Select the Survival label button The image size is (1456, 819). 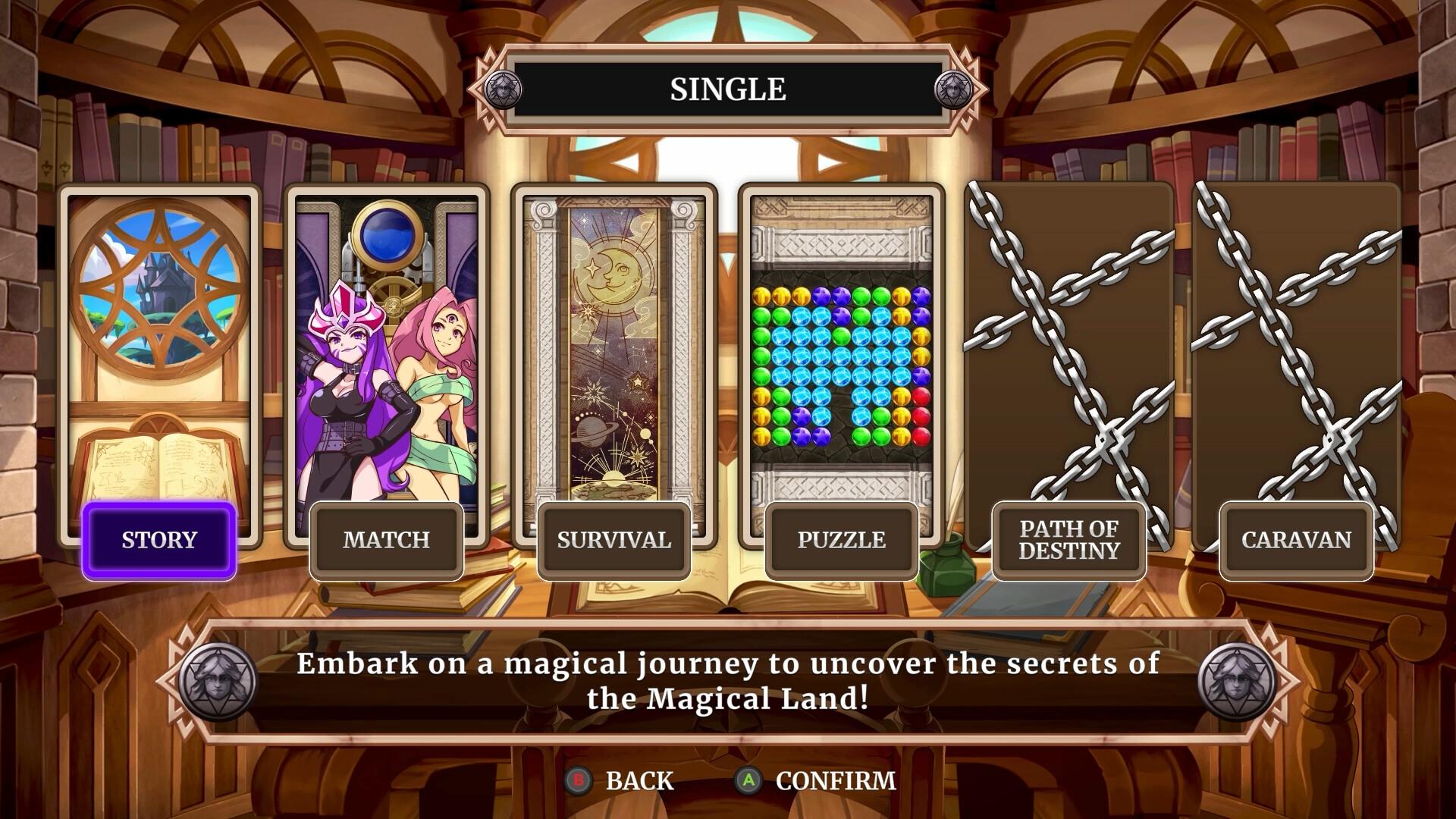click(613, 540)
